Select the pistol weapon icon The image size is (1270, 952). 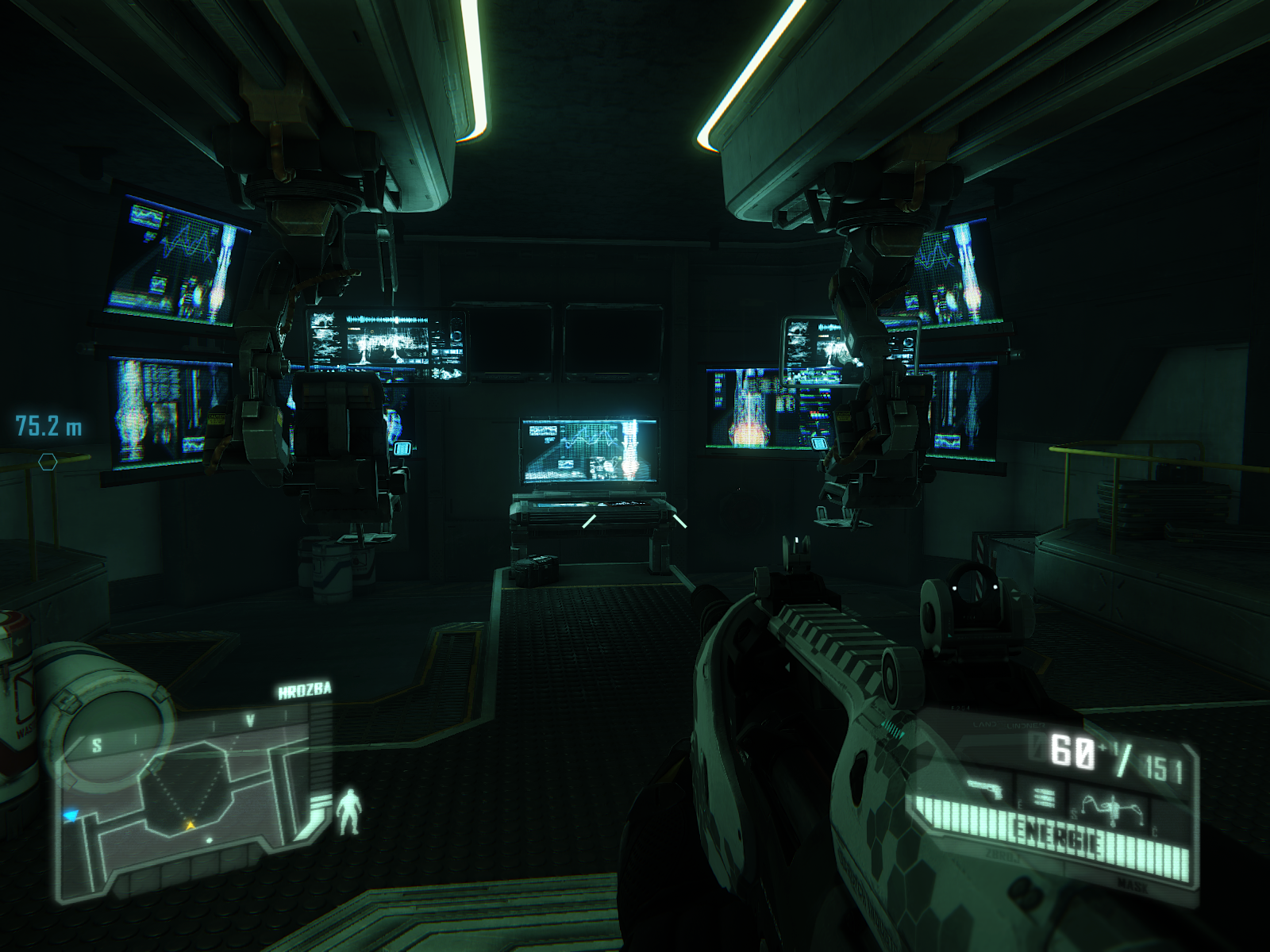987,790
